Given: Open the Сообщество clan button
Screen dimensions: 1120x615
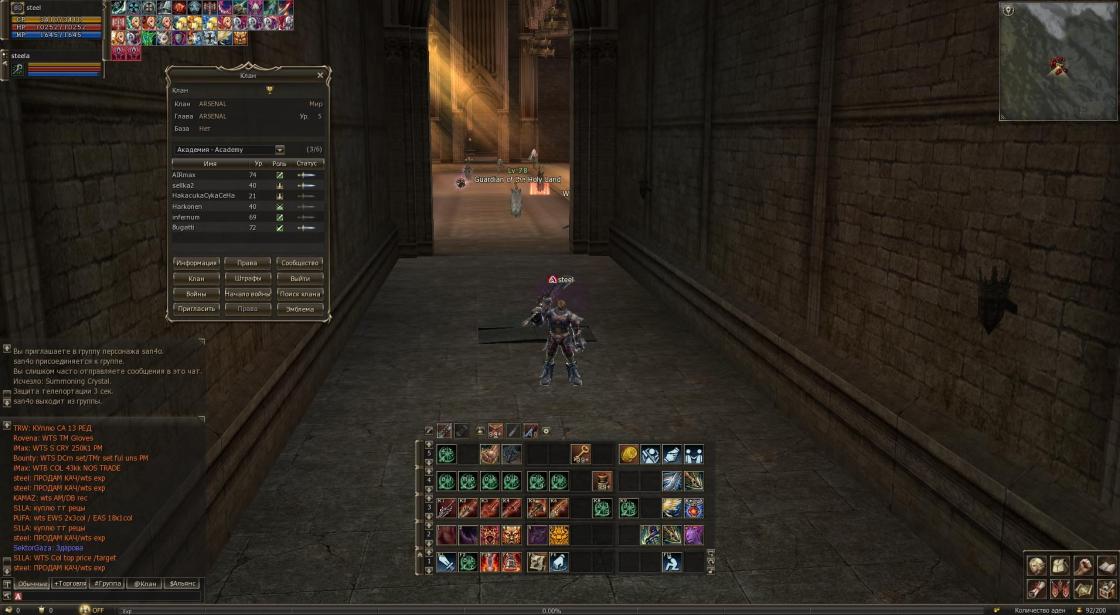Looking at the screenshot, I should tap(300, 263).
